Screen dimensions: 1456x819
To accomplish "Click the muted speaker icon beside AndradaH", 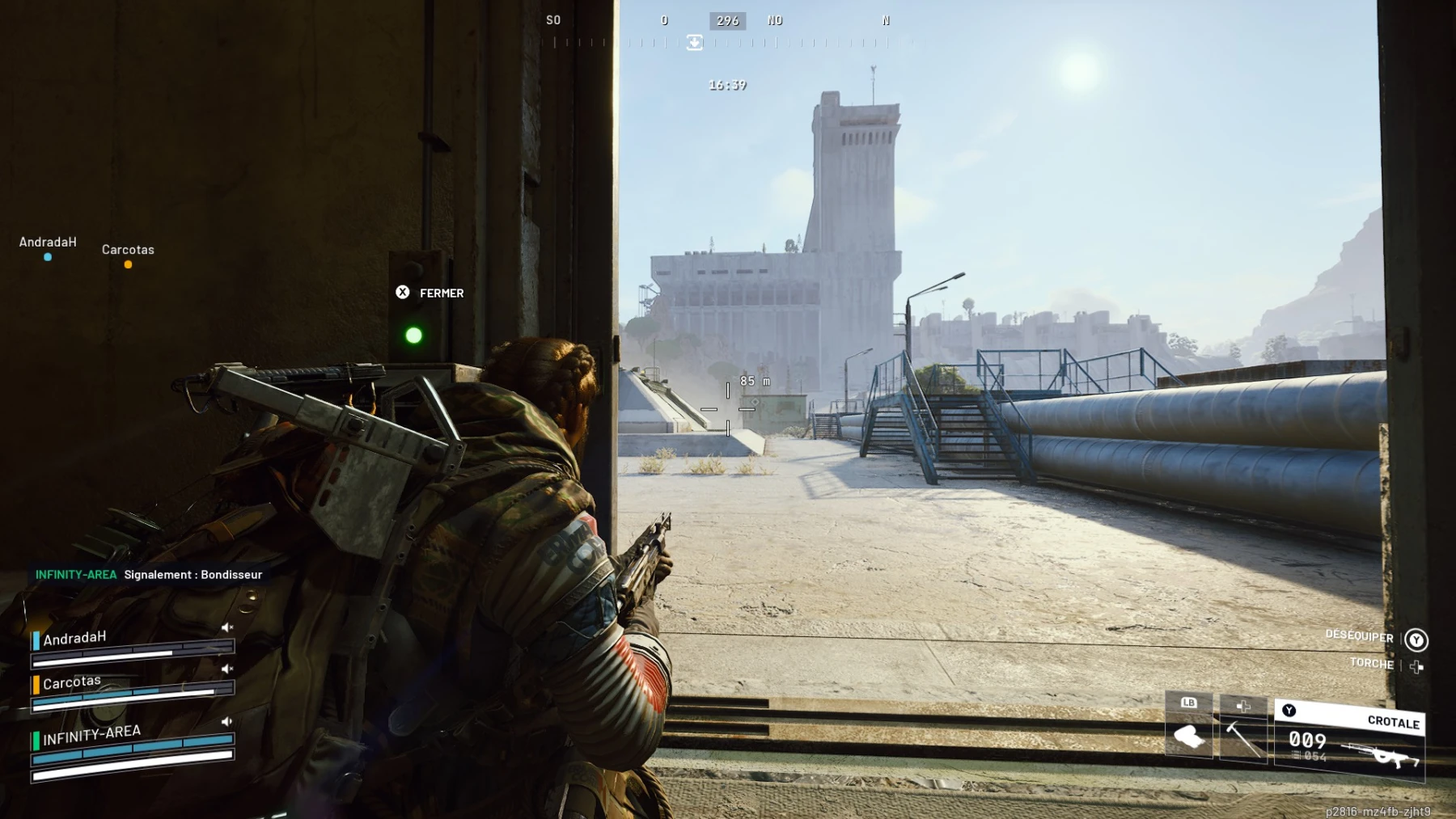I will pyautogui.click(x=227, y=627).
